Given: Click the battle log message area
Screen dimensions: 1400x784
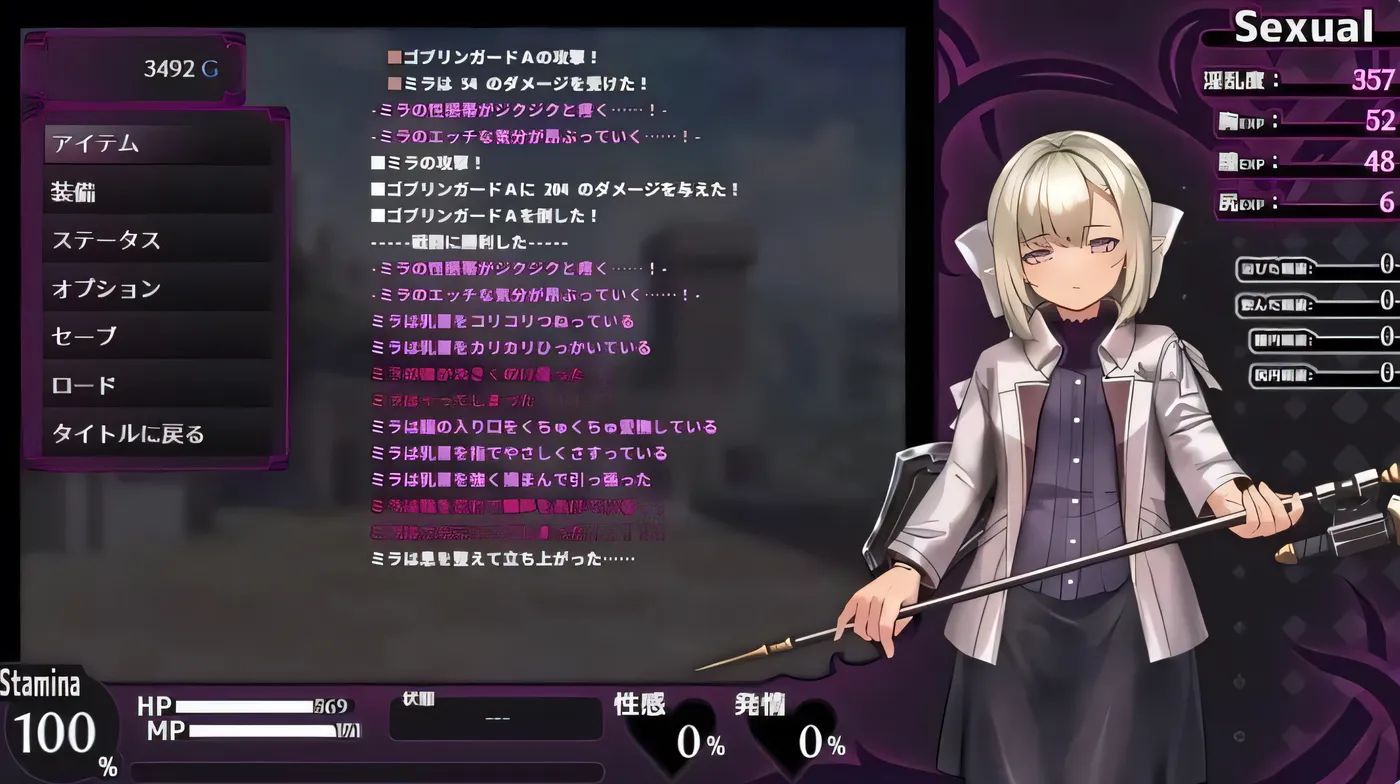Looking at the screenshot, I should [x=550, y=300].
